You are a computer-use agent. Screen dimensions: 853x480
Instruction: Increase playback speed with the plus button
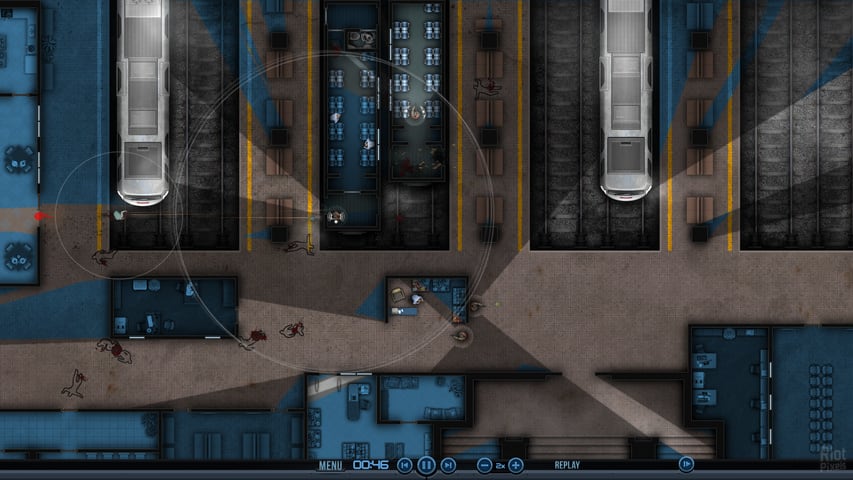point(515,465)
